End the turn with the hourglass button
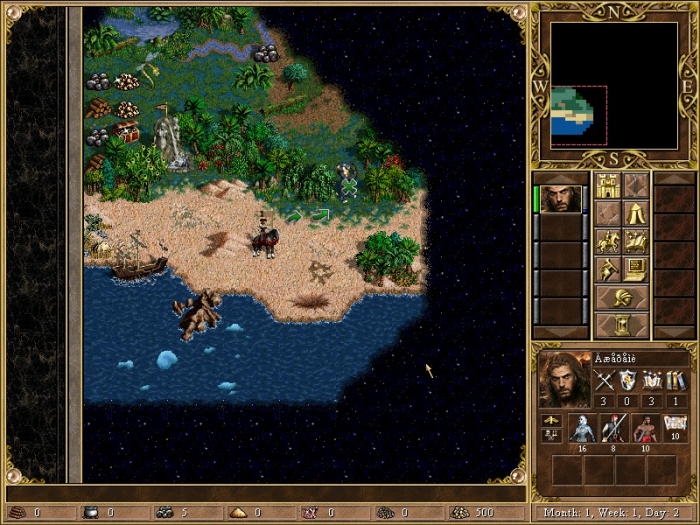This screenshot has width=700, height=525. coord(621,325)
